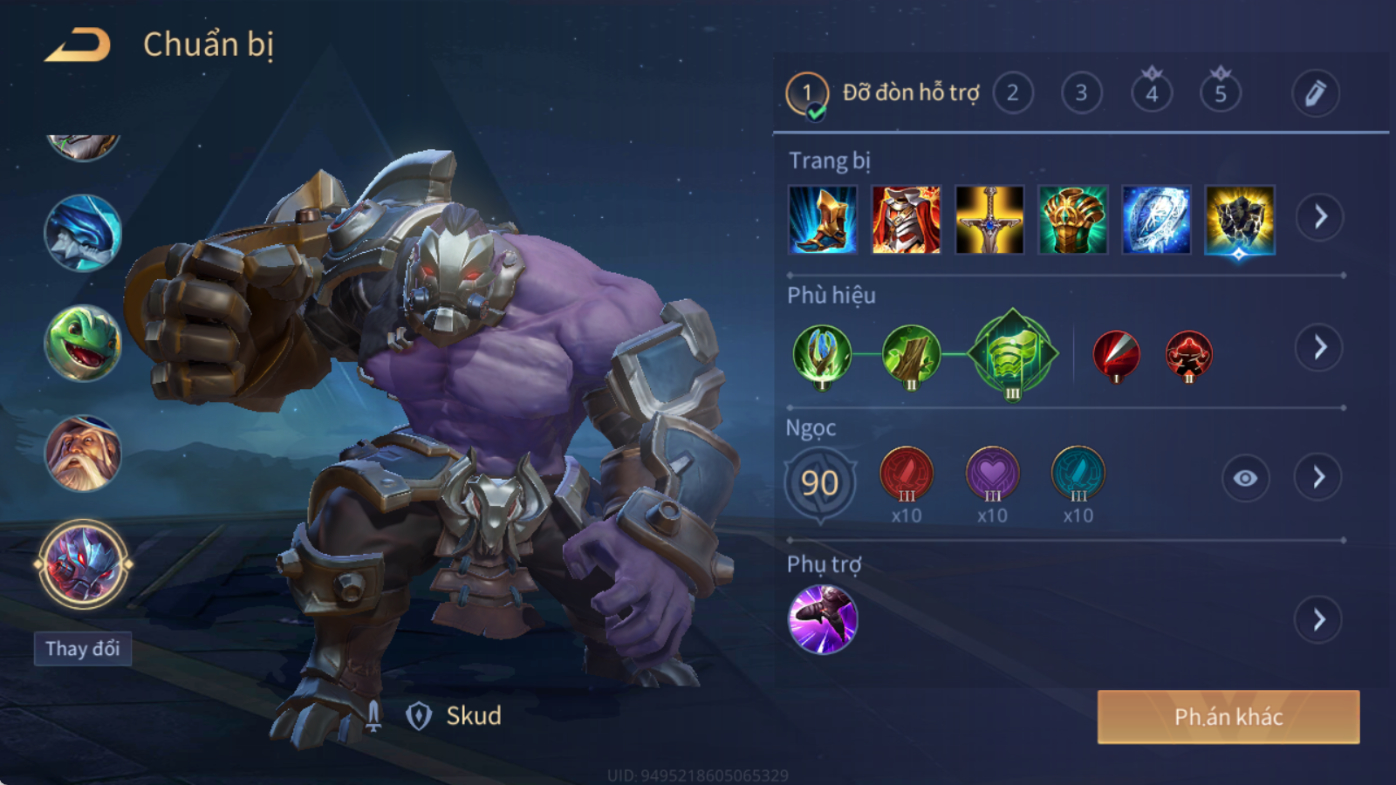
Task: Click the Ph.án khác button
Action: pos(1228,717)
